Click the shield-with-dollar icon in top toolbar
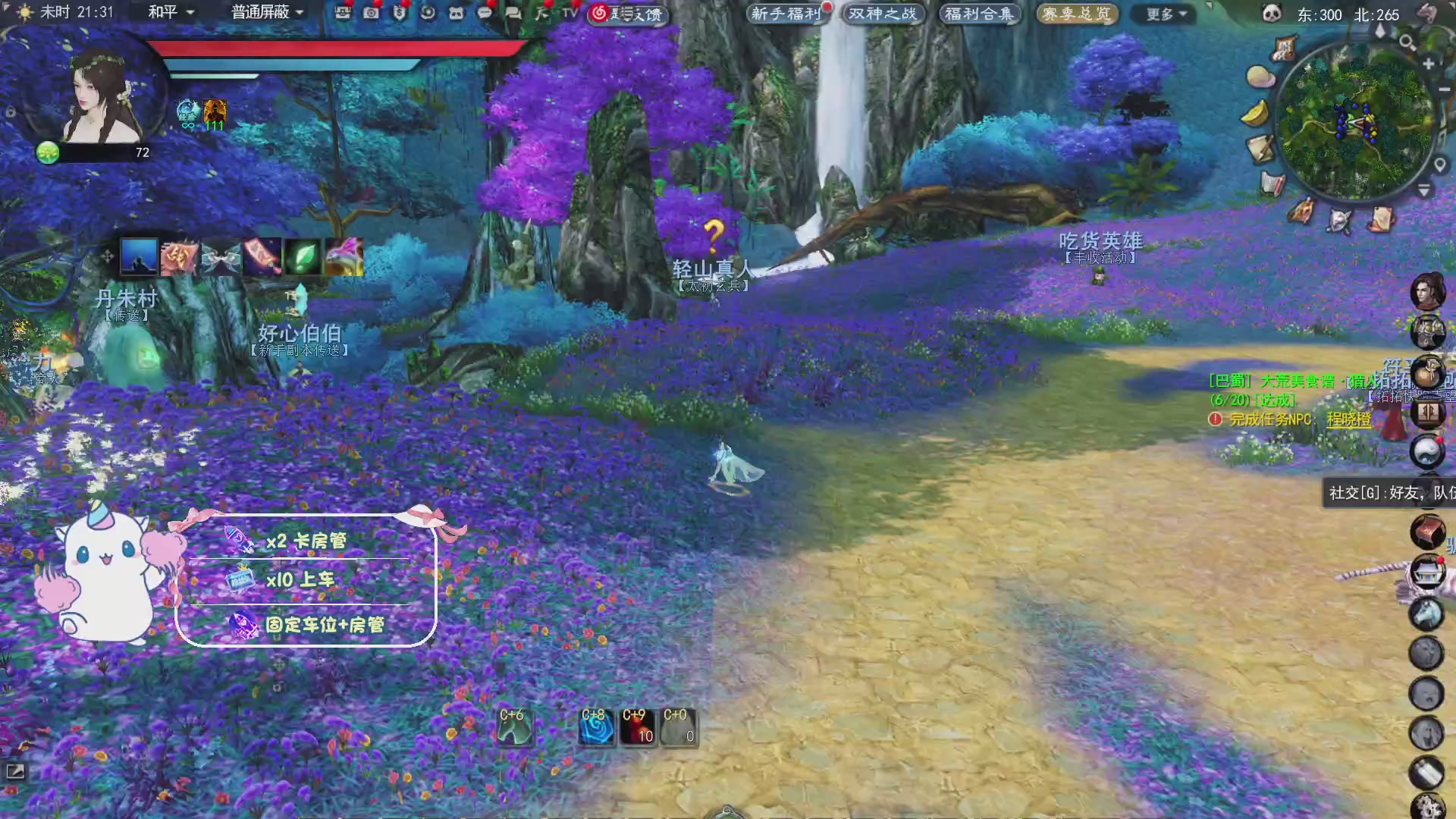Screen dimensions: 1456x819 pos(400,13)
